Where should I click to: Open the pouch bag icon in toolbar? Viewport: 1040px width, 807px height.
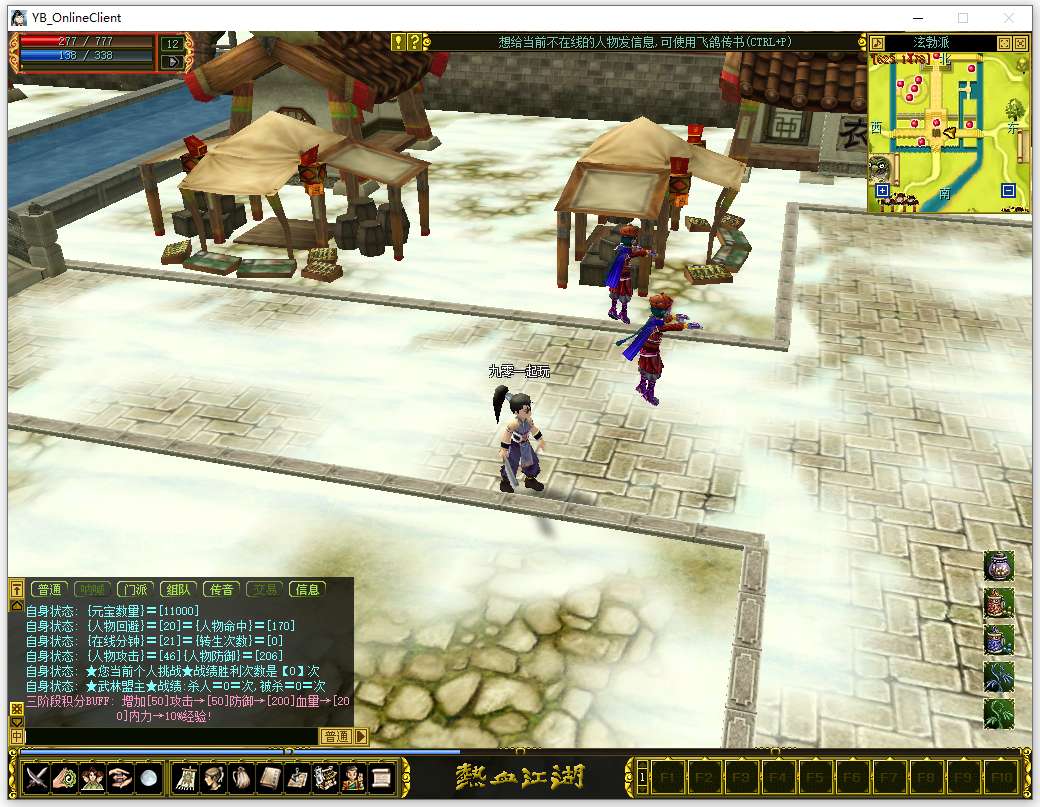click(x=242, y=777)
